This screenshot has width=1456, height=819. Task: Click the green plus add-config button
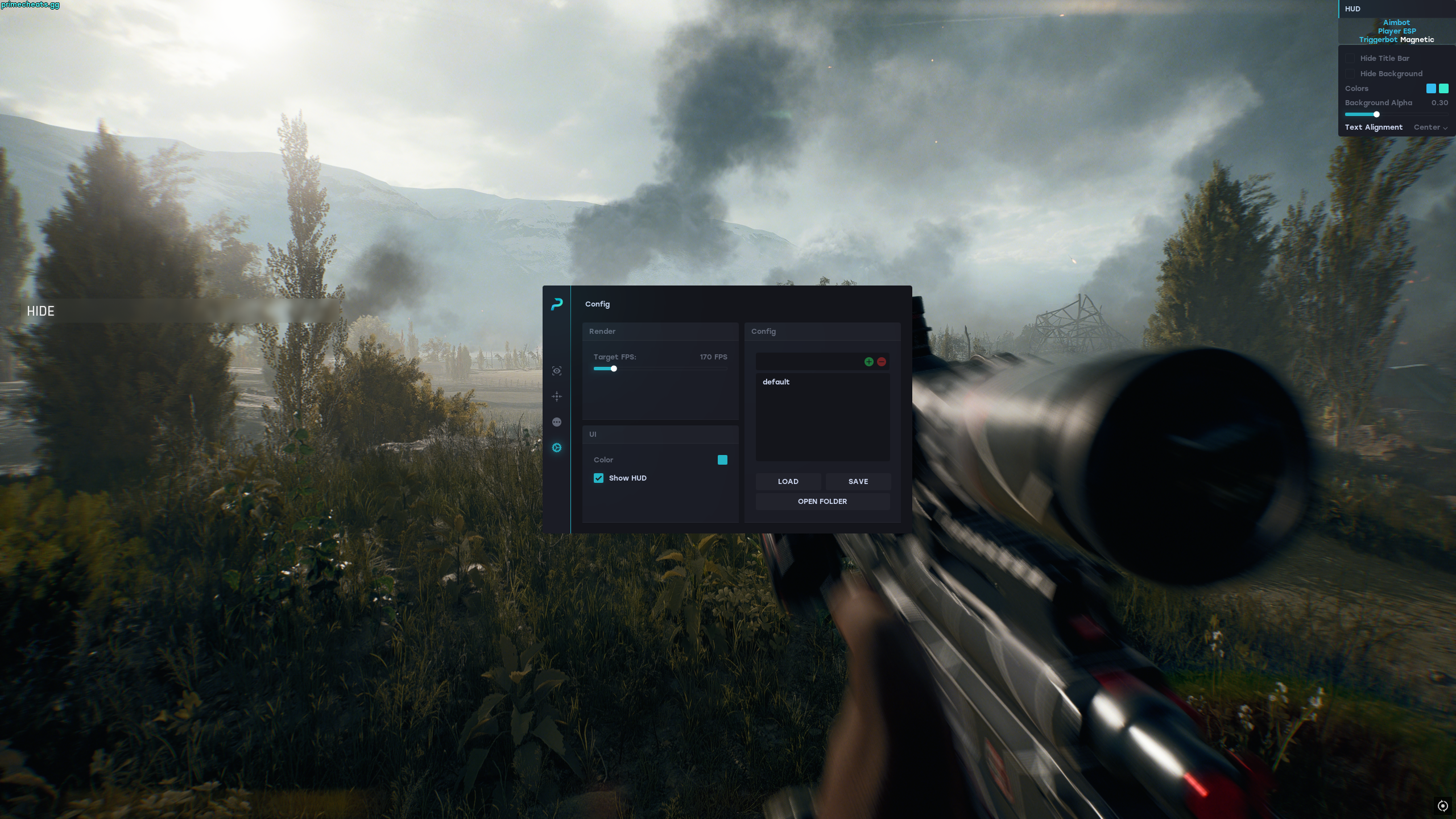pyautogui.click(x=868, y=362)
